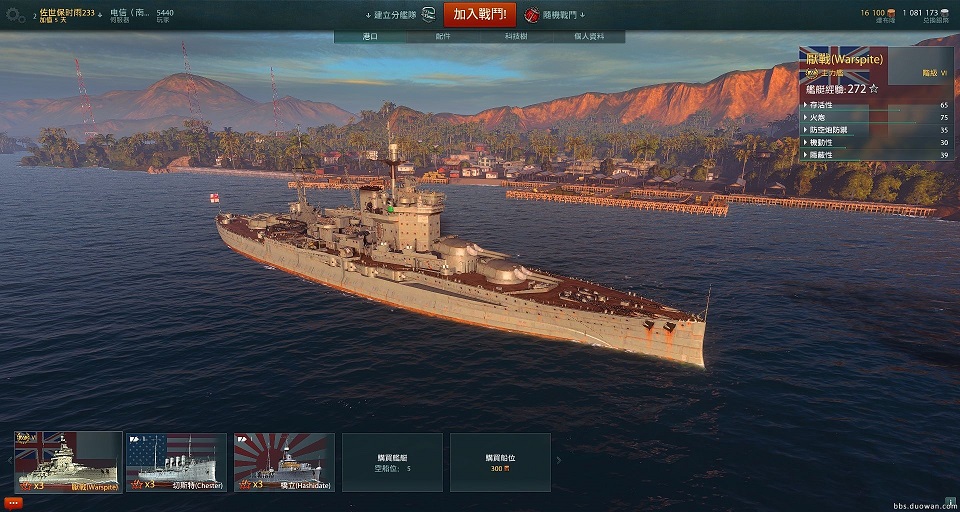The width and height of the screenshot is (960, 512).
Task: Select the Warspite ship card
Action: [x=68, y=462]
